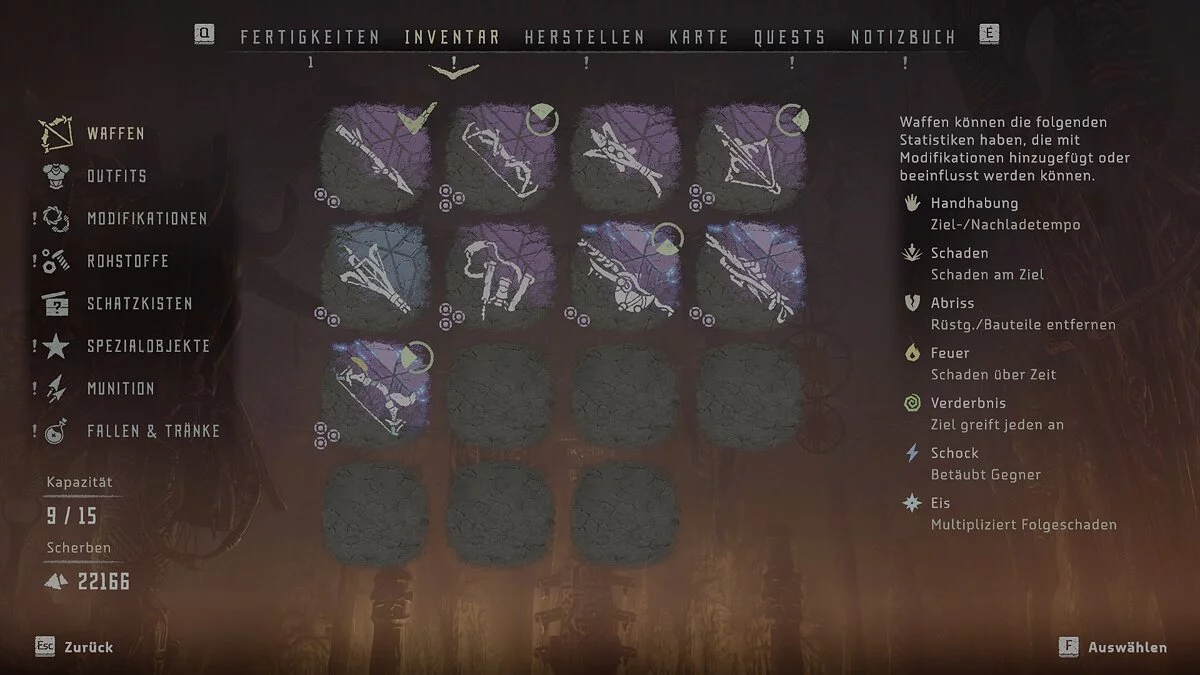Open Fallen & Tränke category

coord(153,431)
